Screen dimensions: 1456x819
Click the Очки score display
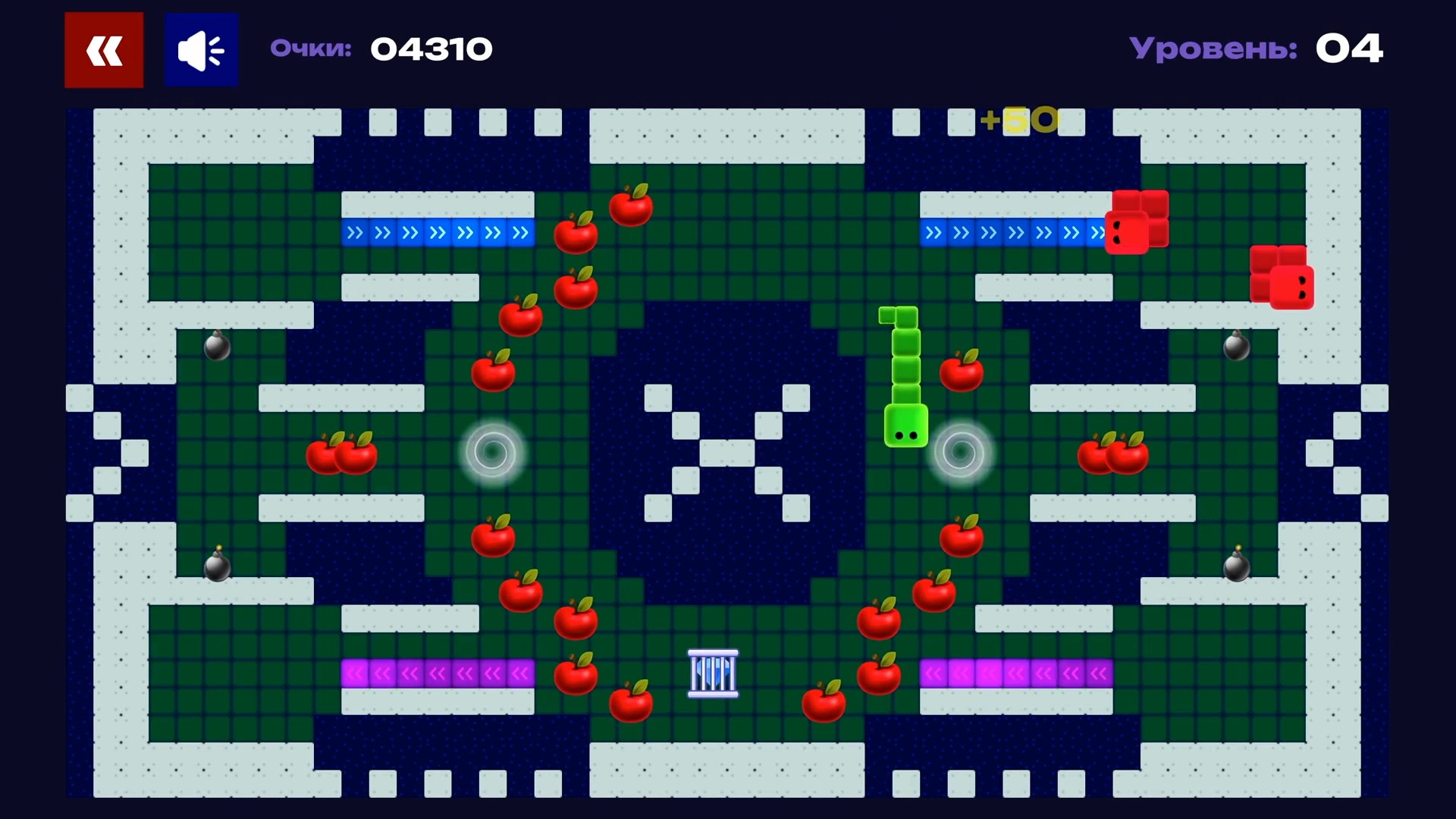[x=381, y=48]
